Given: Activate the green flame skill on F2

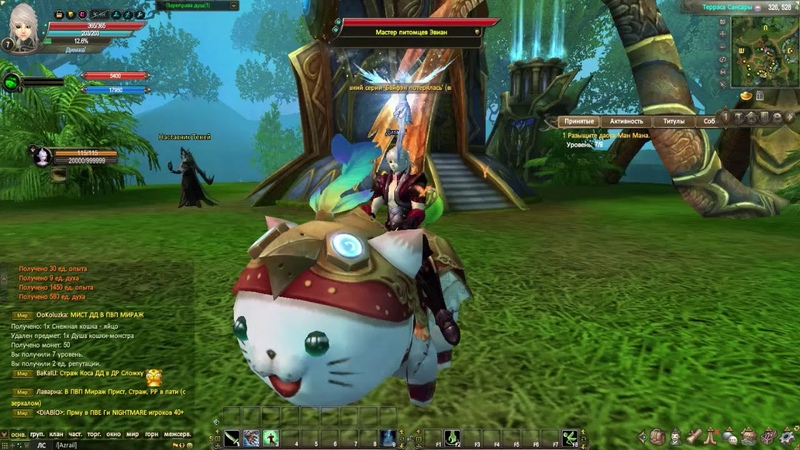Looking at the screenshot, I should (x=452, y=437).
